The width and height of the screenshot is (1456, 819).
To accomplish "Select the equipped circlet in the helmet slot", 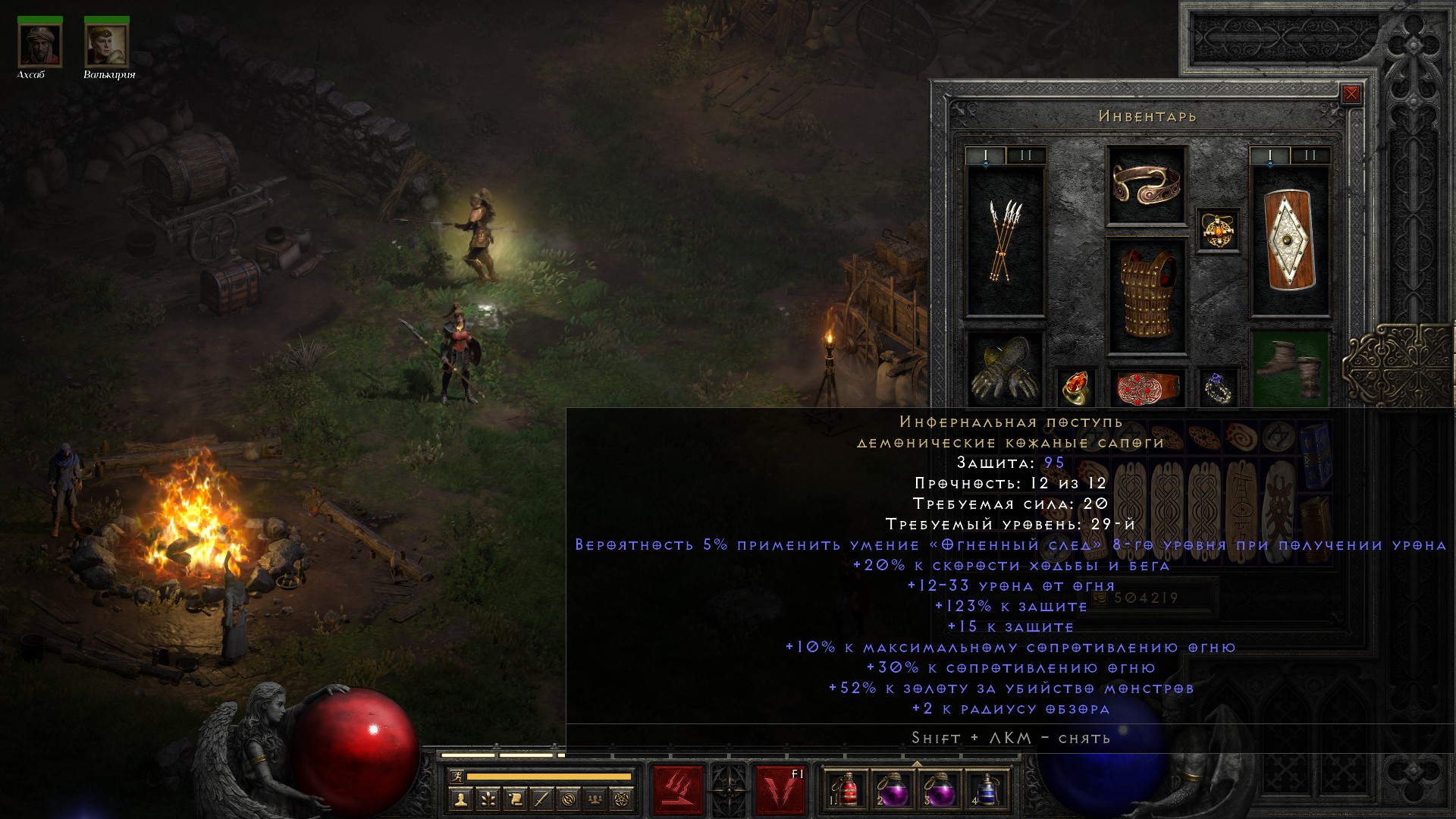I will click(x=1146, y=185).
